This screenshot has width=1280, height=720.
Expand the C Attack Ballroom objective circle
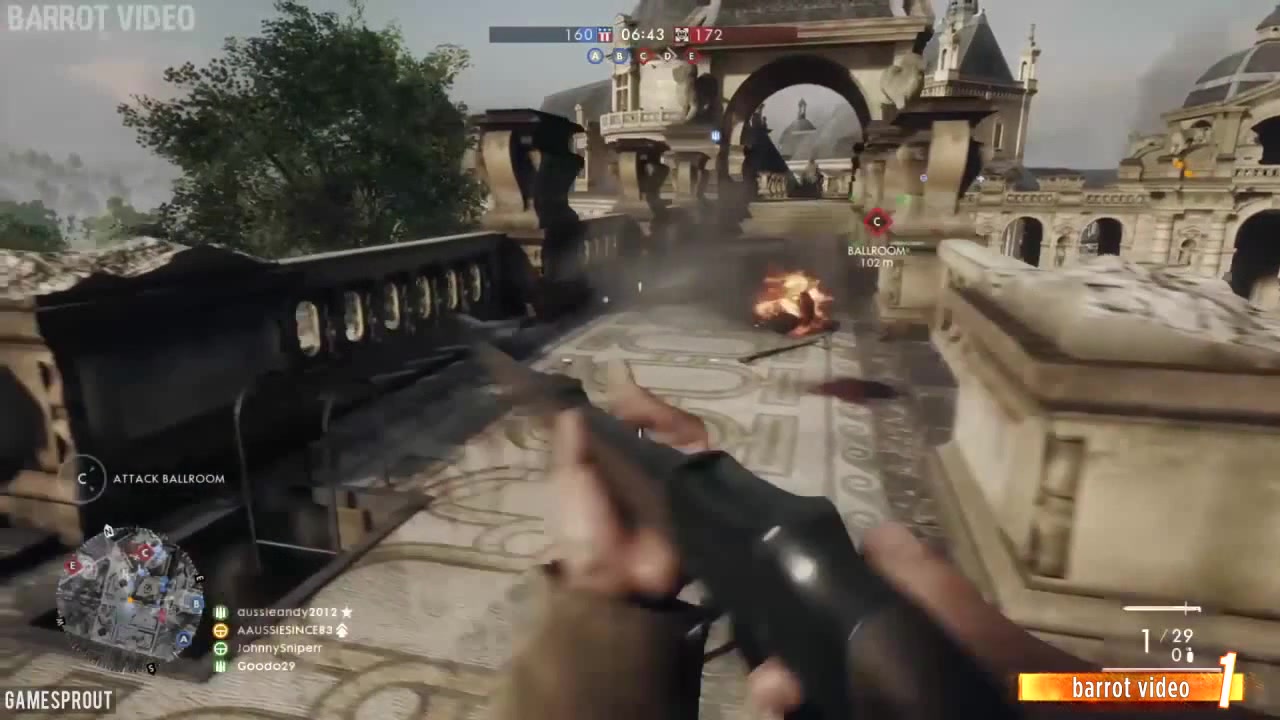(x=83, y=478)
